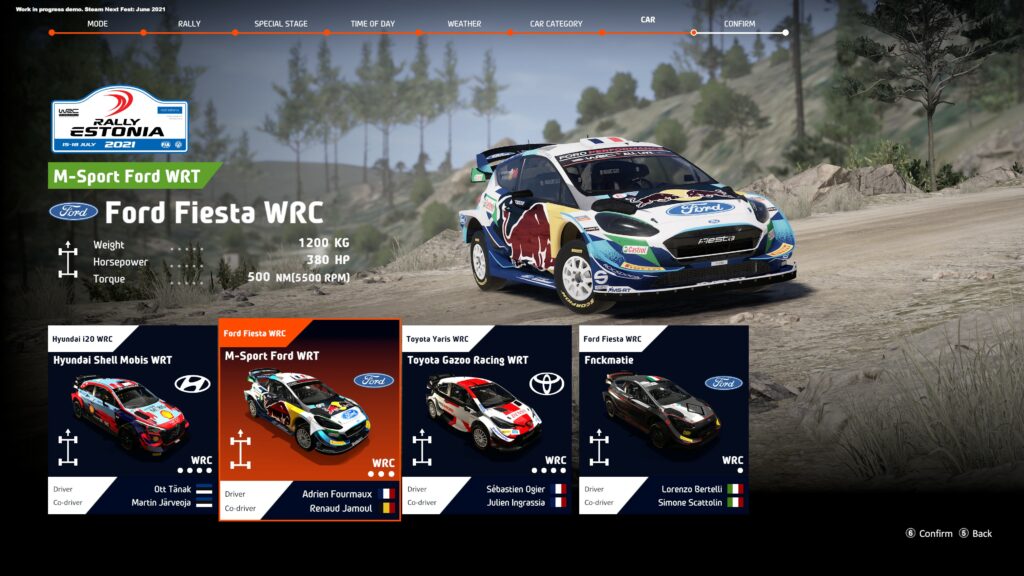Image resolution: width=1024 pixels, height=576 pixels.
Task: Click the Car step in progress bar
Action: (648, 20)
